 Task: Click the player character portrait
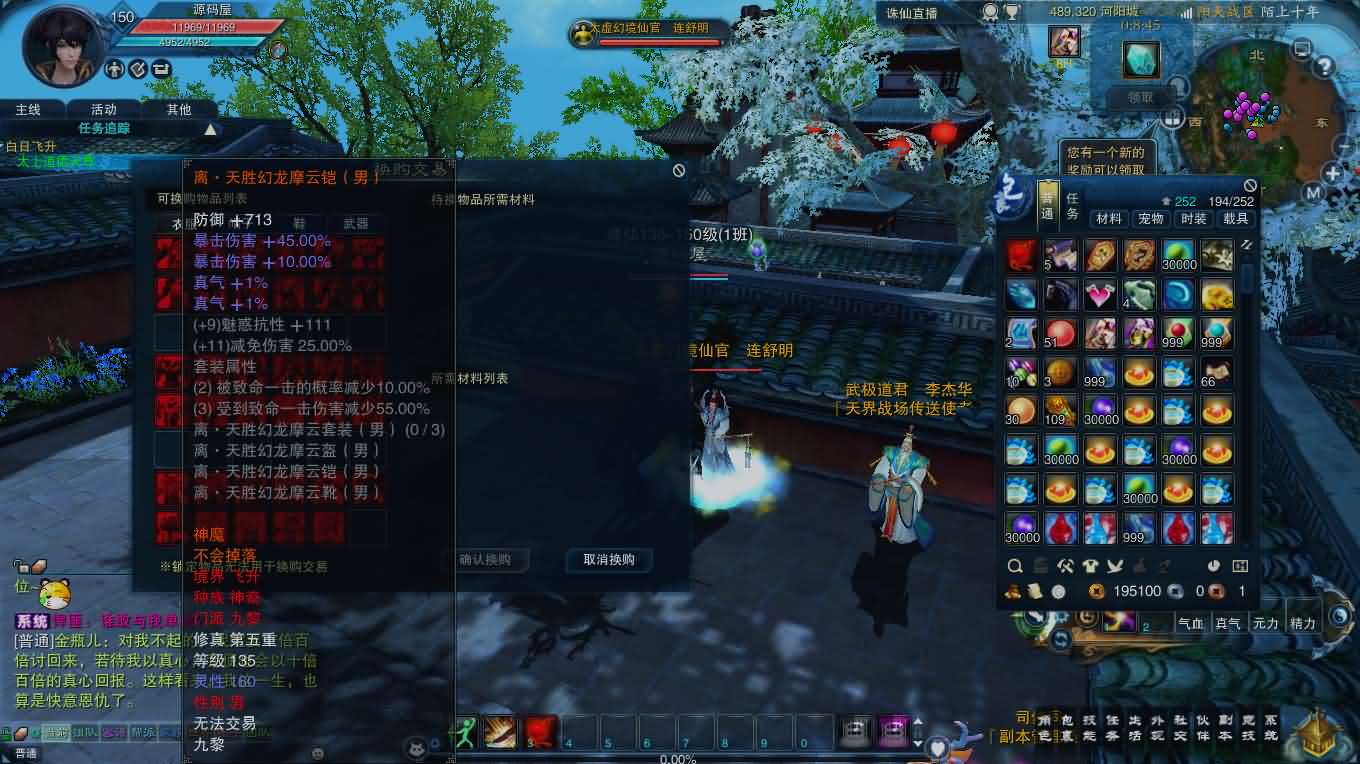63,42
